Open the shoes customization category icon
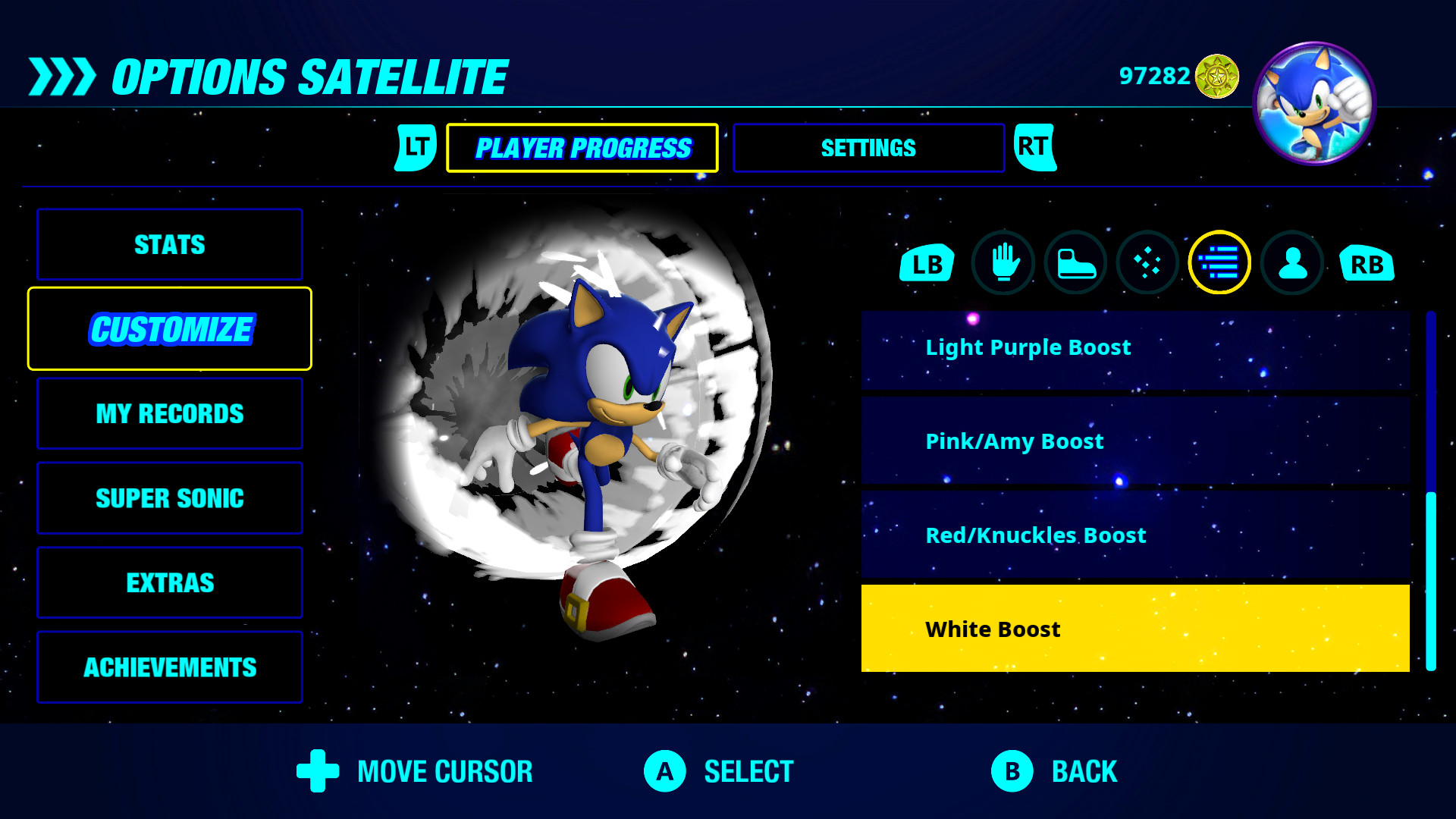This screenshot has height=819, width=1456. (1075, 263)
